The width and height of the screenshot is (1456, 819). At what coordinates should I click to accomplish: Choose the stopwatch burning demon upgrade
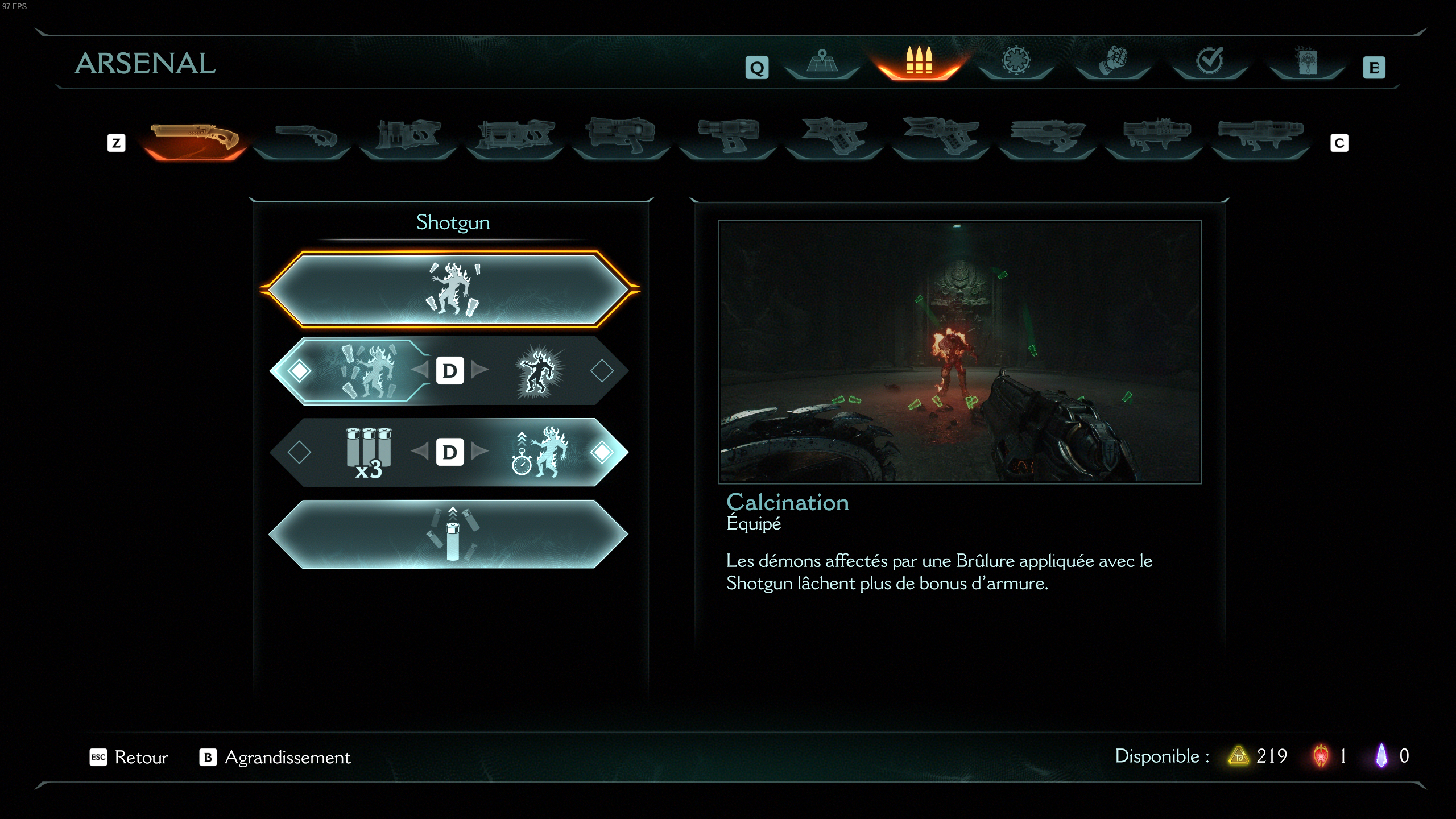click(x=538, y=453)
